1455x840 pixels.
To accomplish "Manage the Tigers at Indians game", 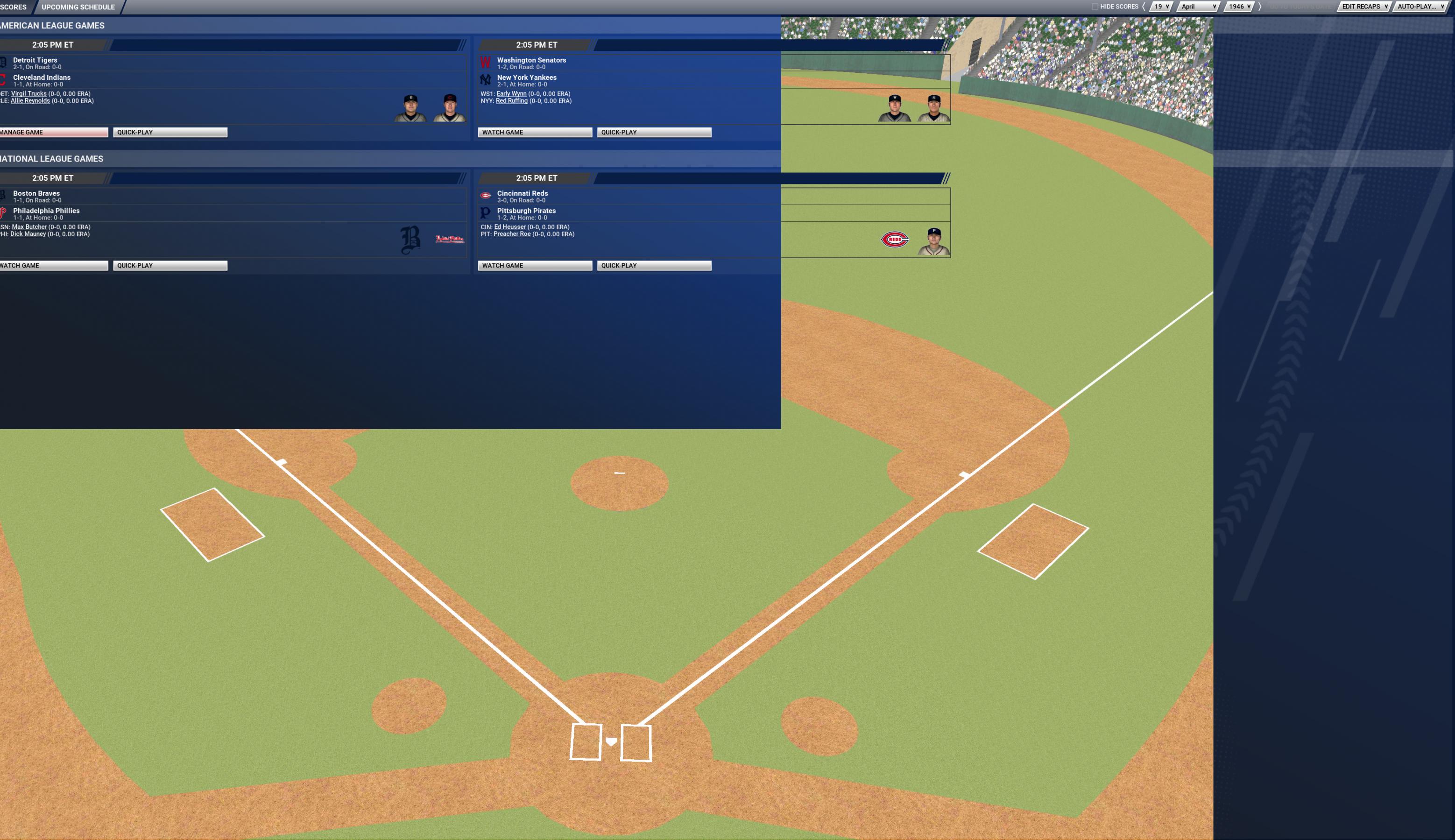I will pos(53,132).
